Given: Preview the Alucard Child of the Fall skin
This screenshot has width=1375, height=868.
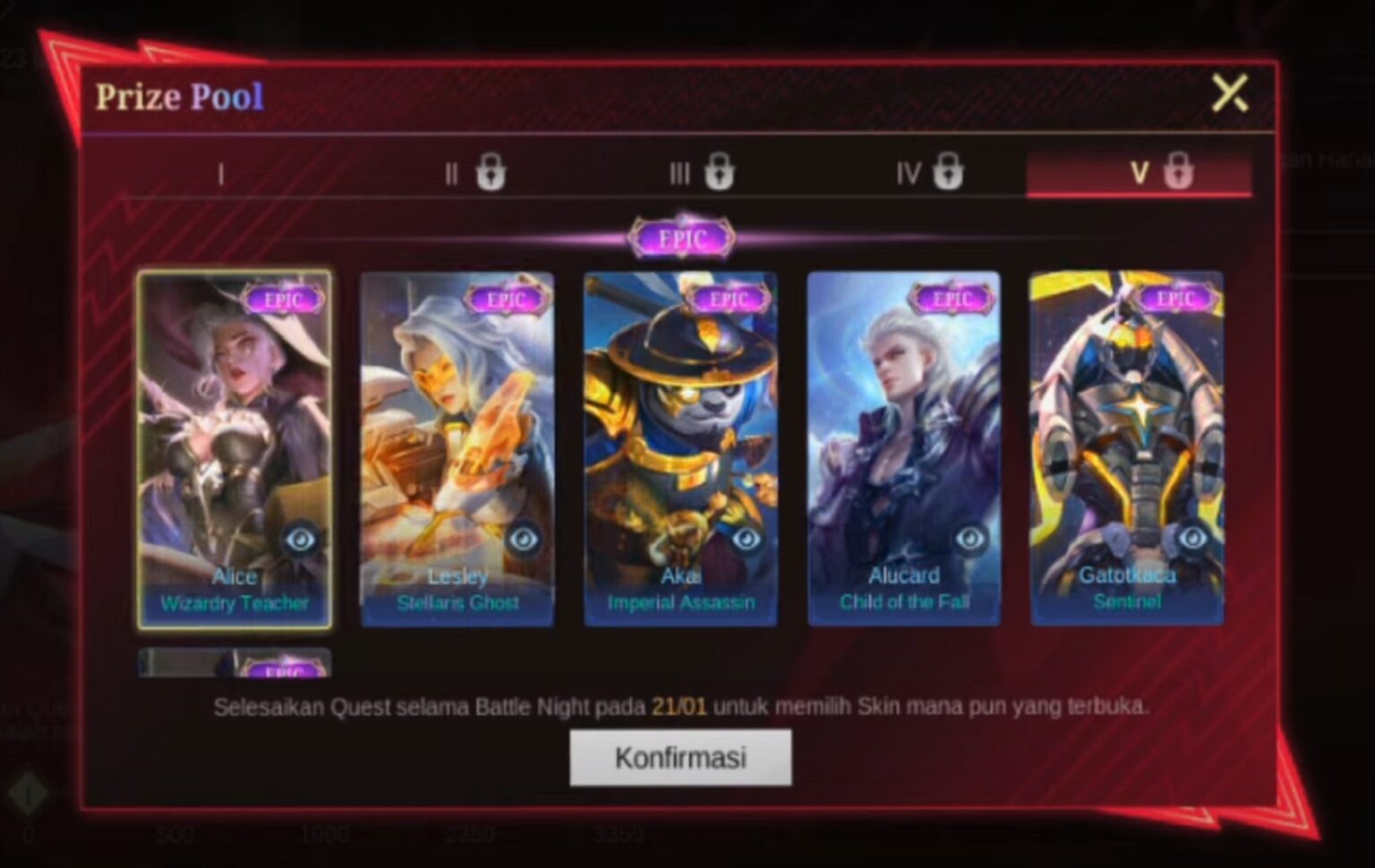Looking at the screenshot, I should point(972,538).
